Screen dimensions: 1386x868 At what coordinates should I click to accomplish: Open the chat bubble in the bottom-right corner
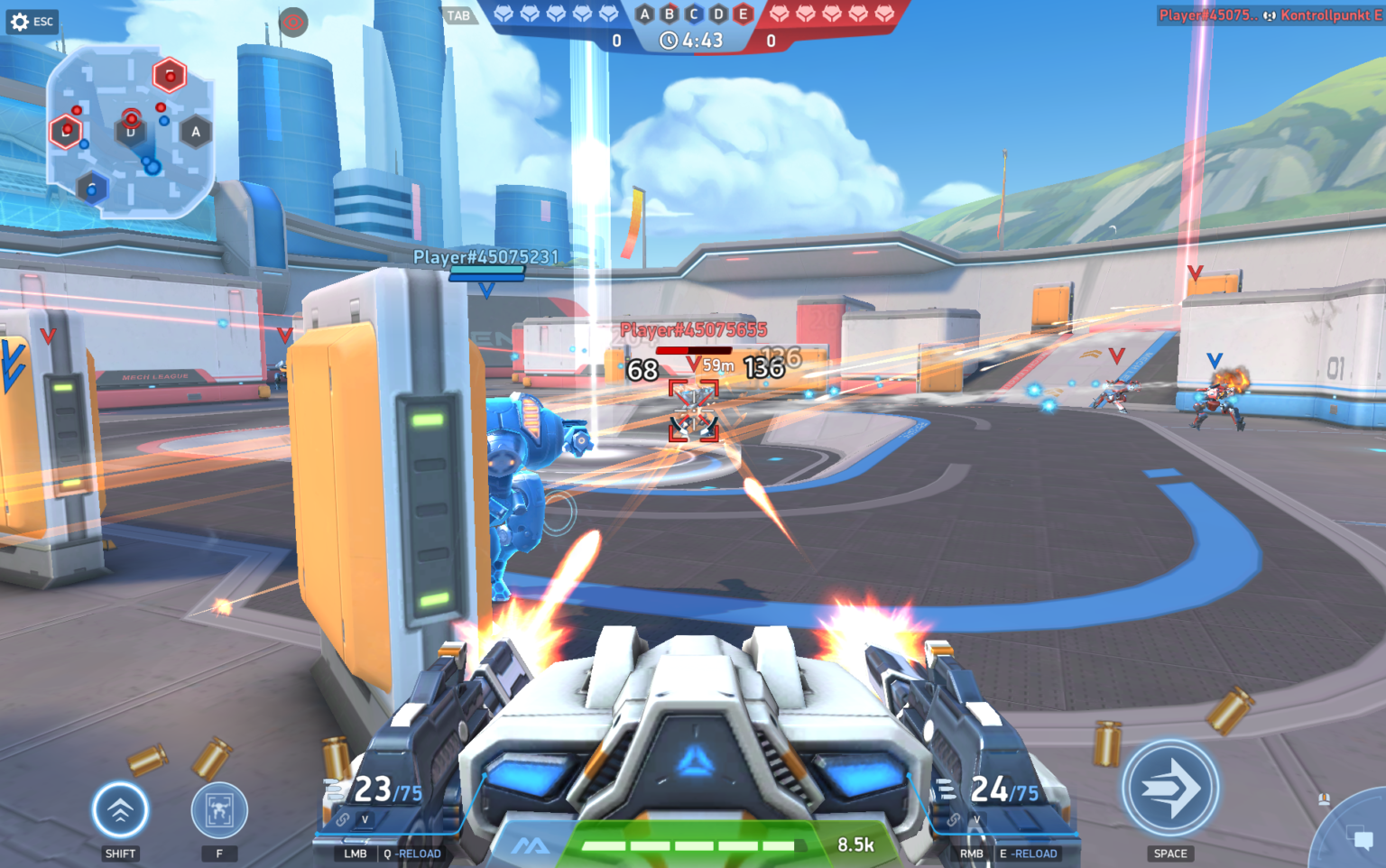pyautogui.click(x=1361, y=836)
